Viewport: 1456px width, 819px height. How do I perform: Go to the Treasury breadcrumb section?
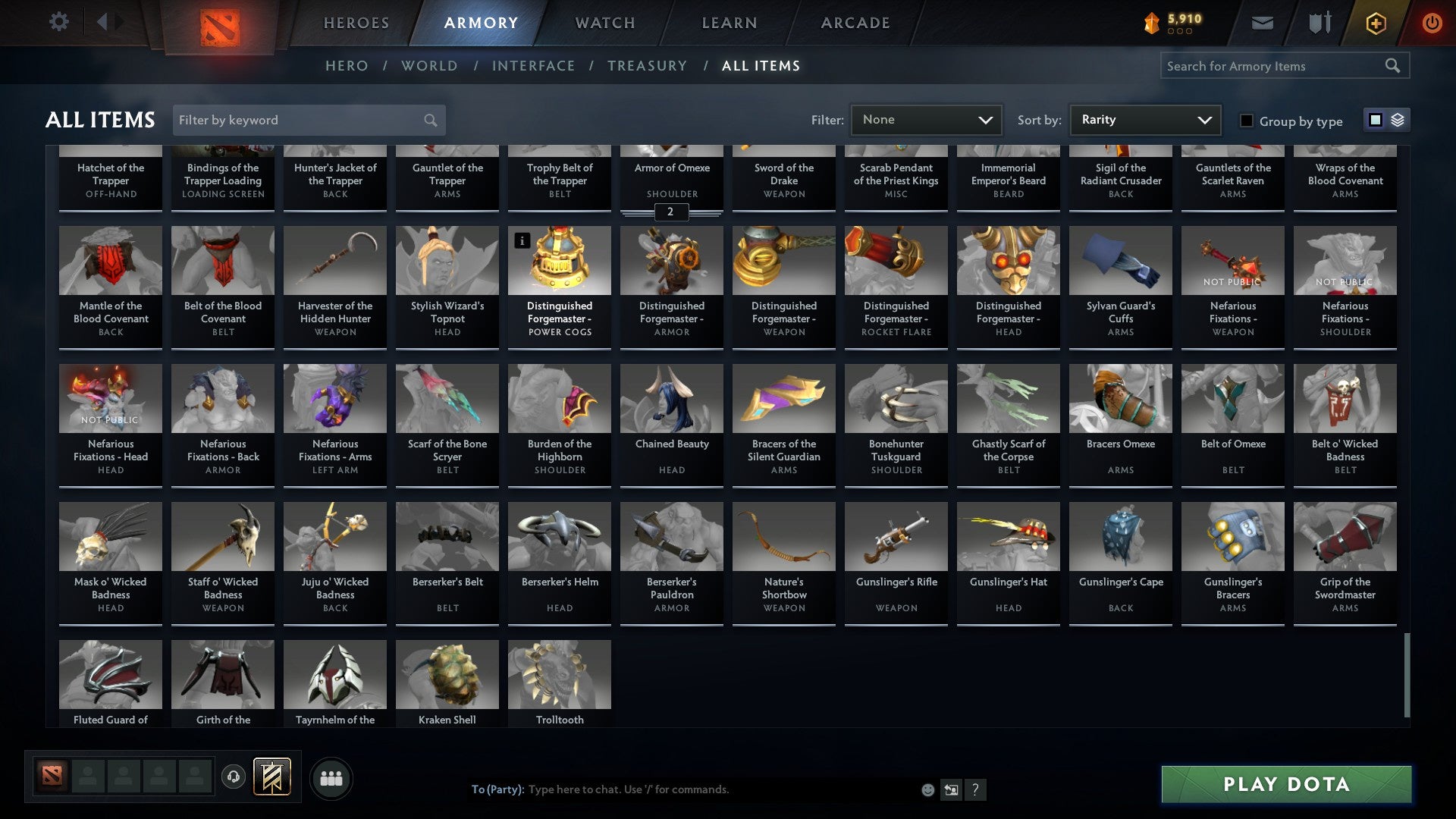[648, 66]
